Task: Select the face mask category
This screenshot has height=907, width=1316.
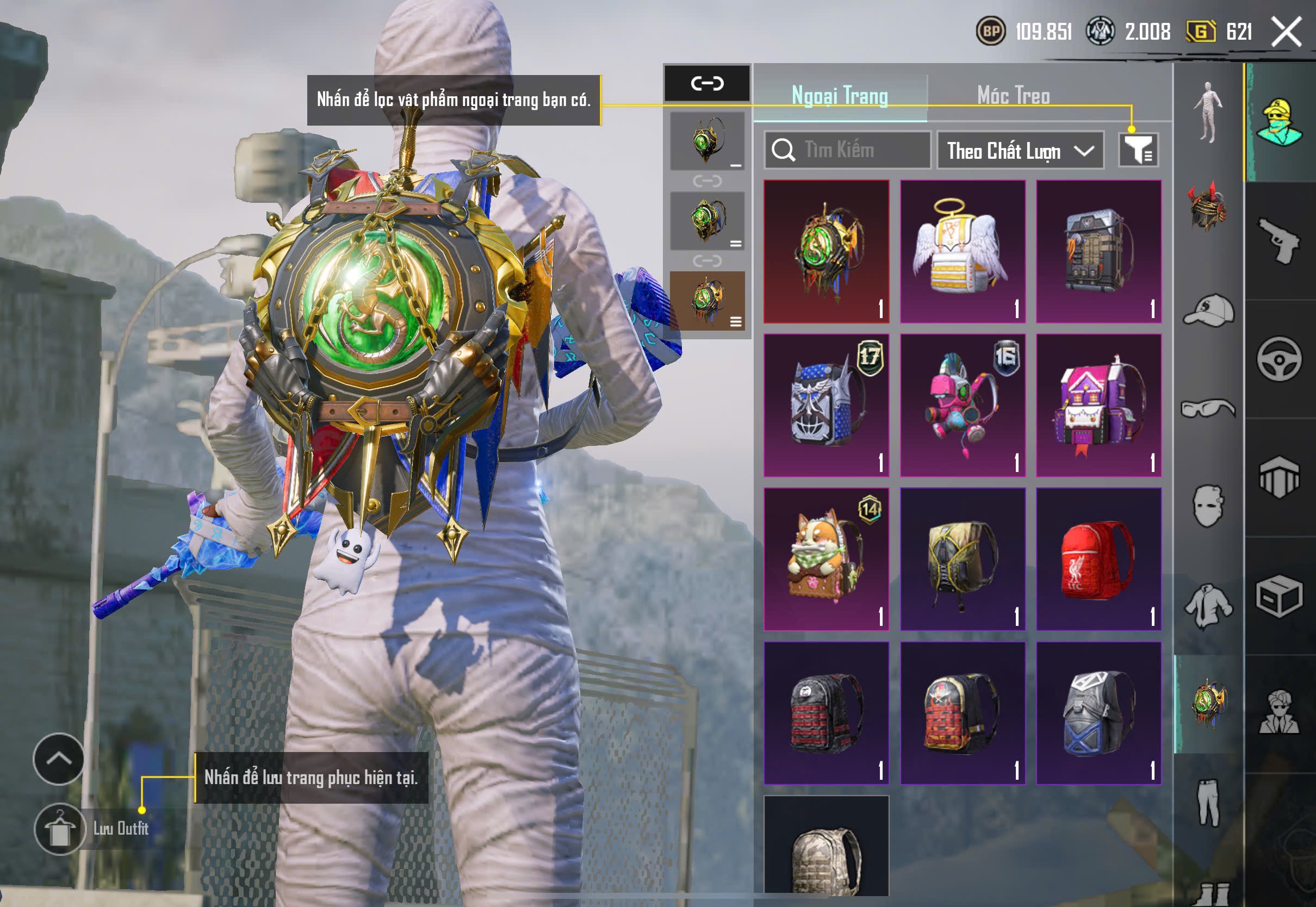Action: pyautogui.click(x=1208, y=506)
